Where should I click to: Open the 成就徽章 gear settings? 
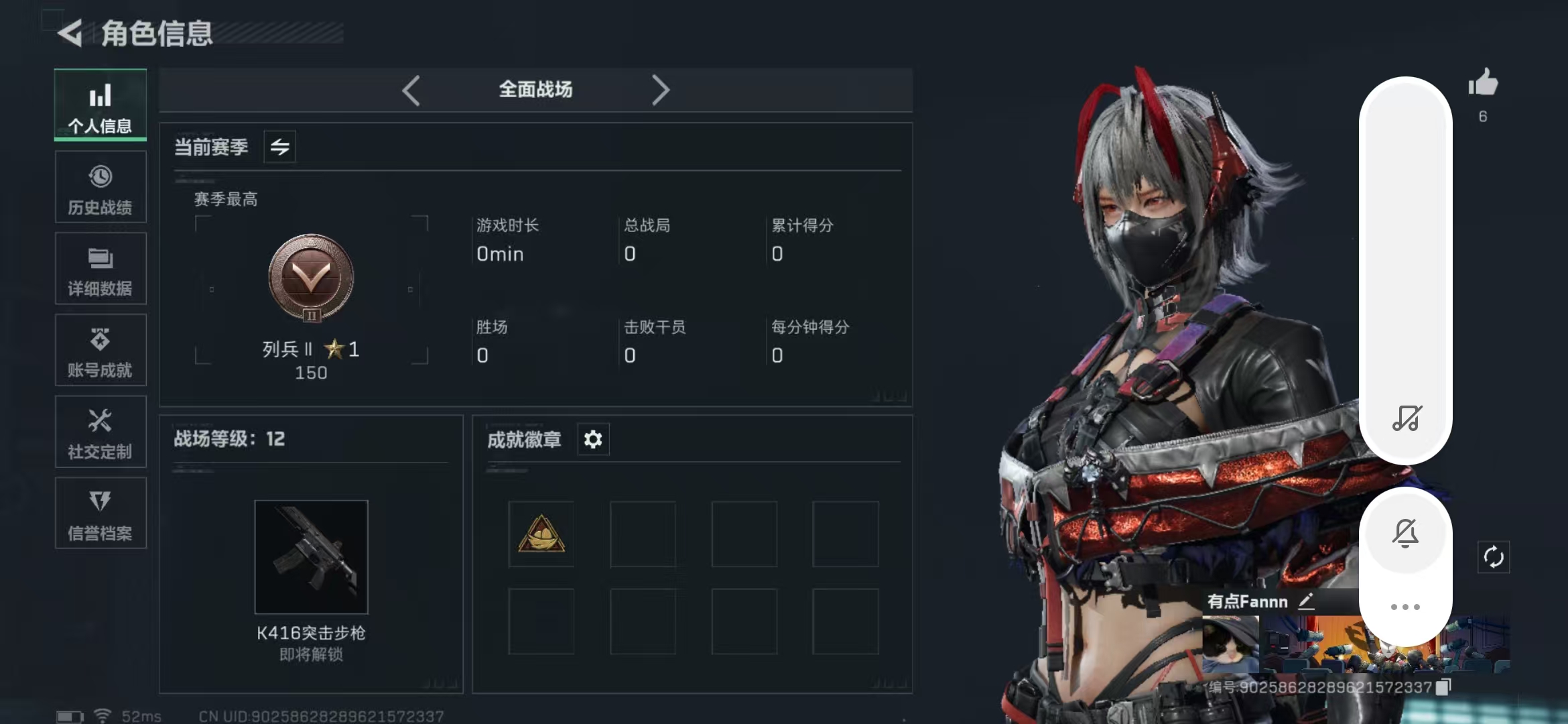[593, 439]
